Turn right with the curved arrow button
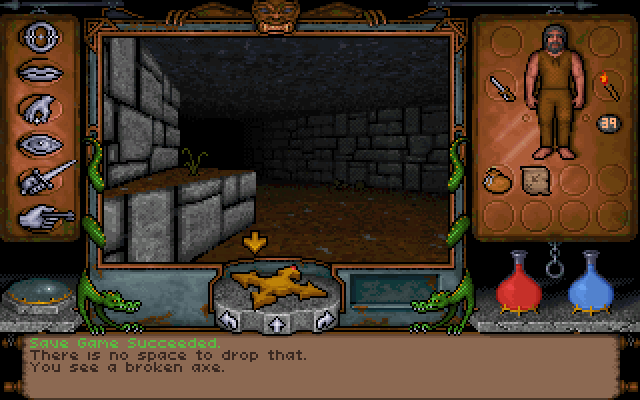Viewport: 640px width, 400px height. click(x=324, y=321)
